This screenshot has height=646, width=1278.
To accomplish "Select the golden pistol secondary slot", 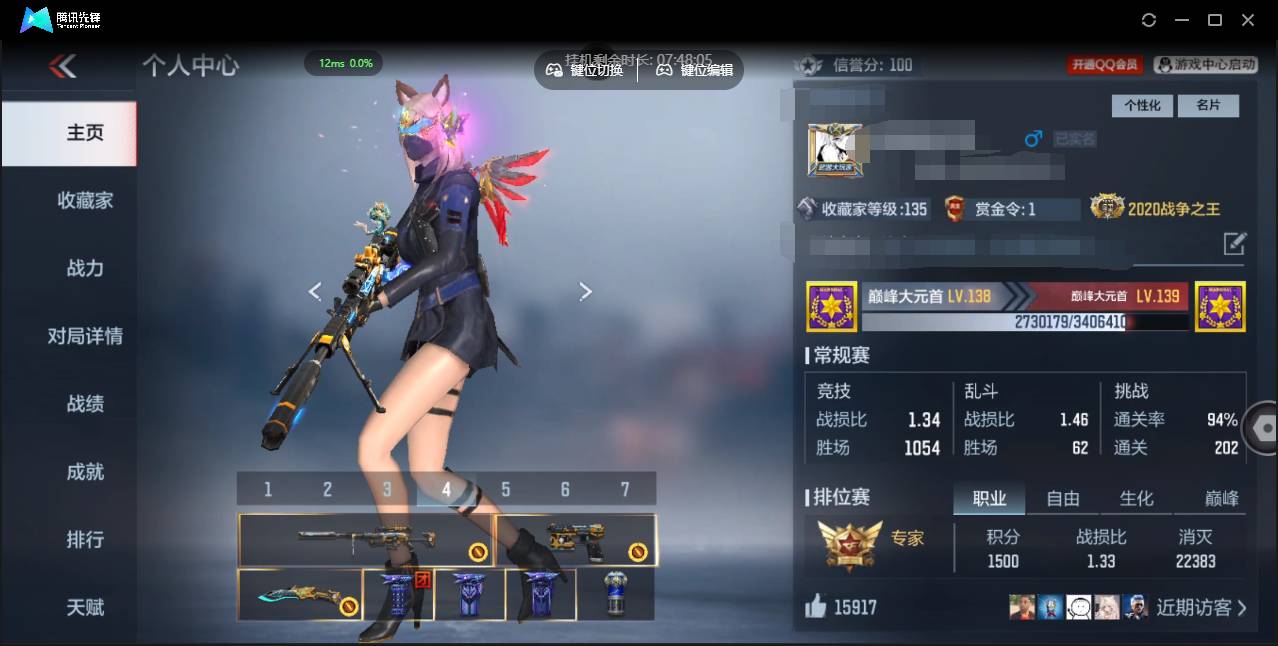I will (576, 540).
